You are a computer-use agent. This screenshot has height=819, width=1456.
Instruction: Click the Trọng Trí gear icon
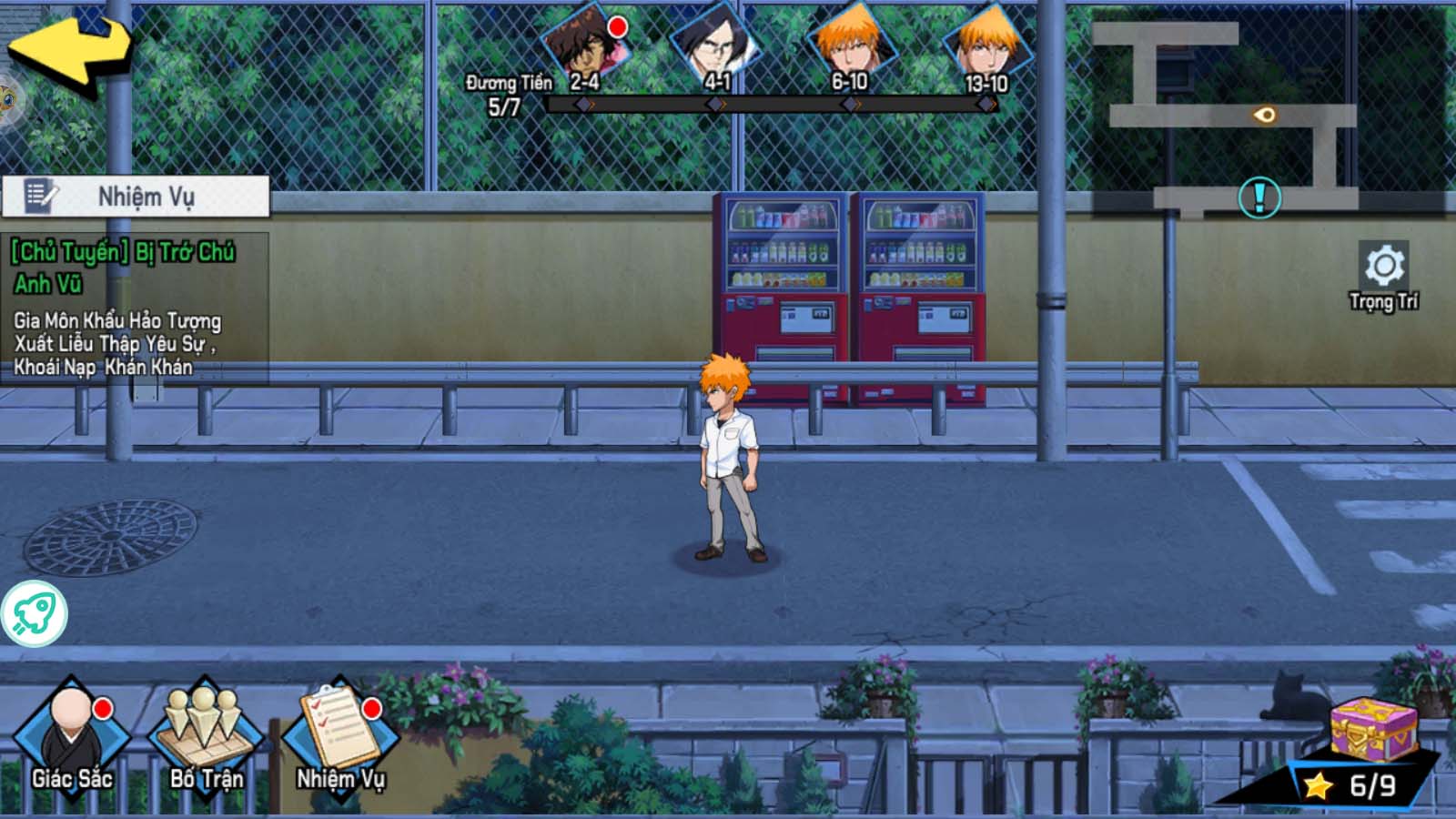click(1384, 267)
